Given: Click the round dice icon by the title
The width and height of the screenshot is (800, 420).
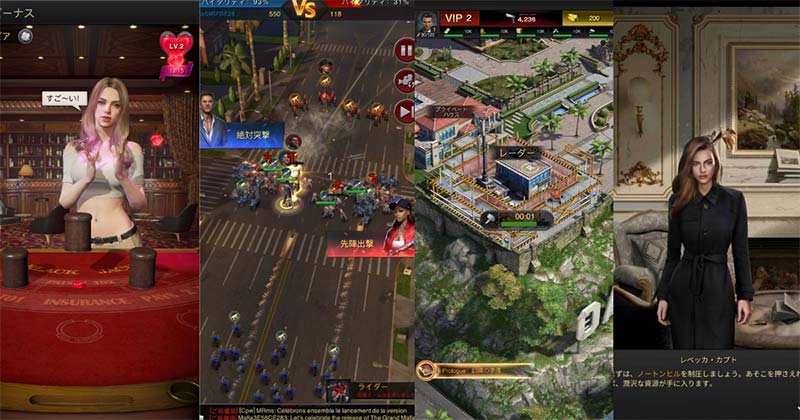Looking at the screenshot, I should coord(26,36).
